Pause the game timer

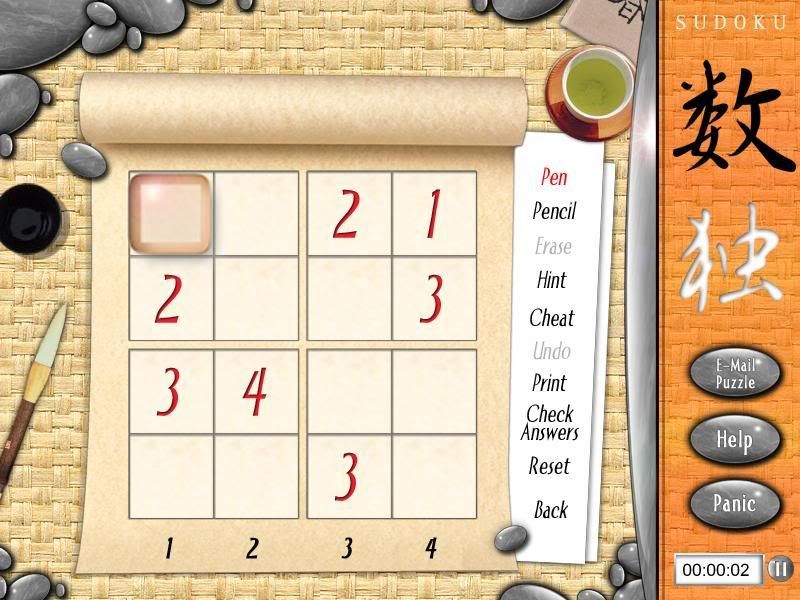779,569
